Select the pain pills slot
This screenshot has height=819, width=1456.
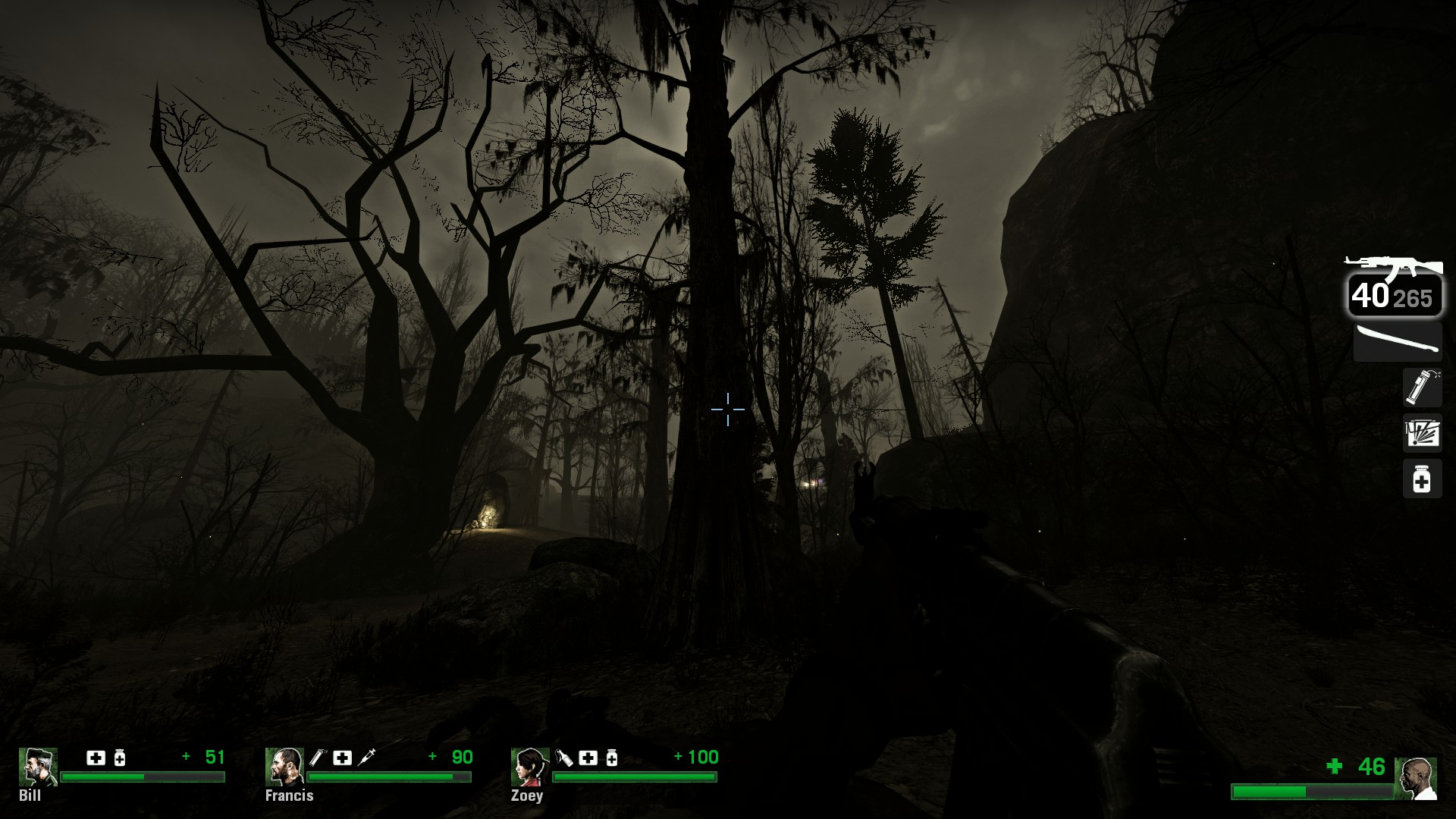coord(1421,479)
